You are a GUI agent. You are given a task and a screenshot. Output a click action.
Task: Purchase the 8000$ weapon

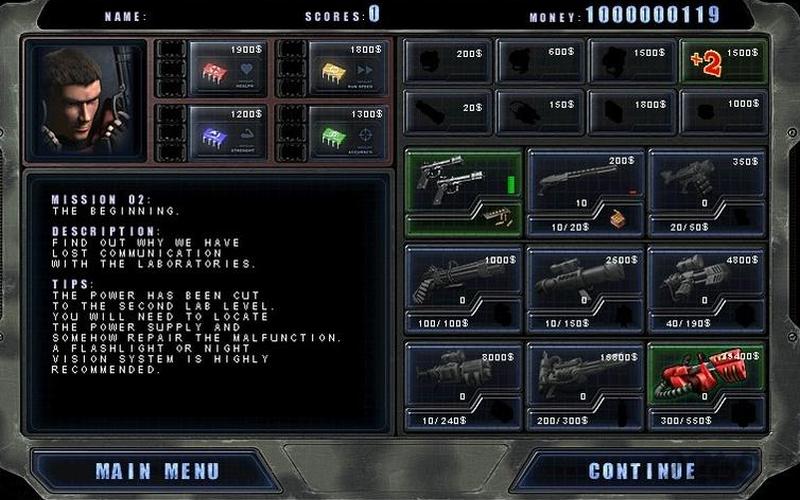[464, 372]
